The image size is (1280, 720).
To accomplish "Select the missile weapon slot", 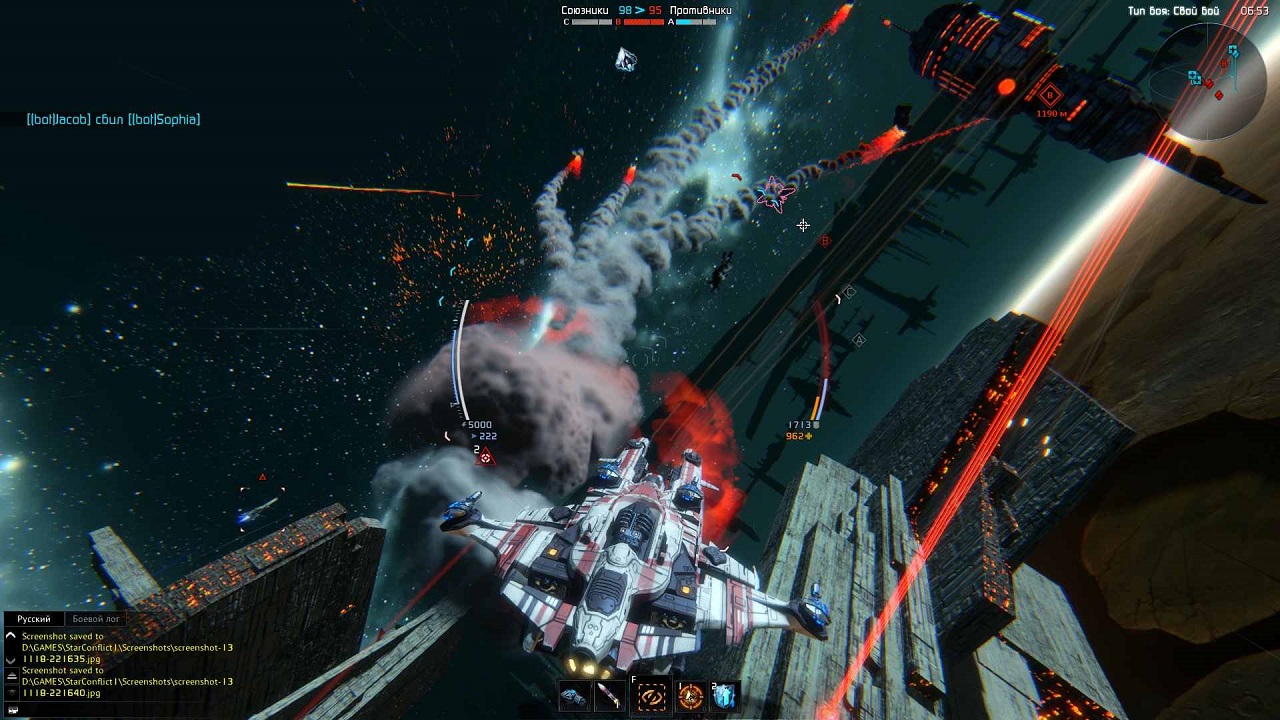I will click(x=609, y=696).
